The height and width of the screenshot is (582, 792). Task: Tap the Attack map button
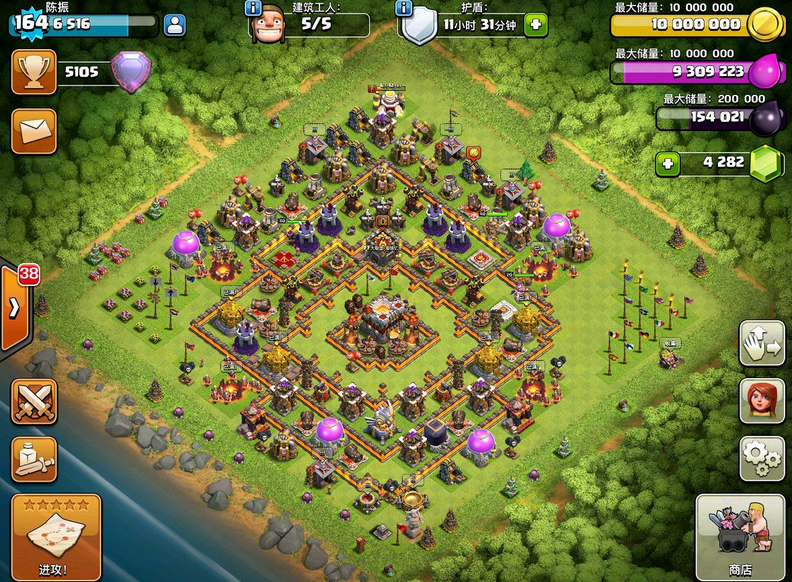point(55,538)
